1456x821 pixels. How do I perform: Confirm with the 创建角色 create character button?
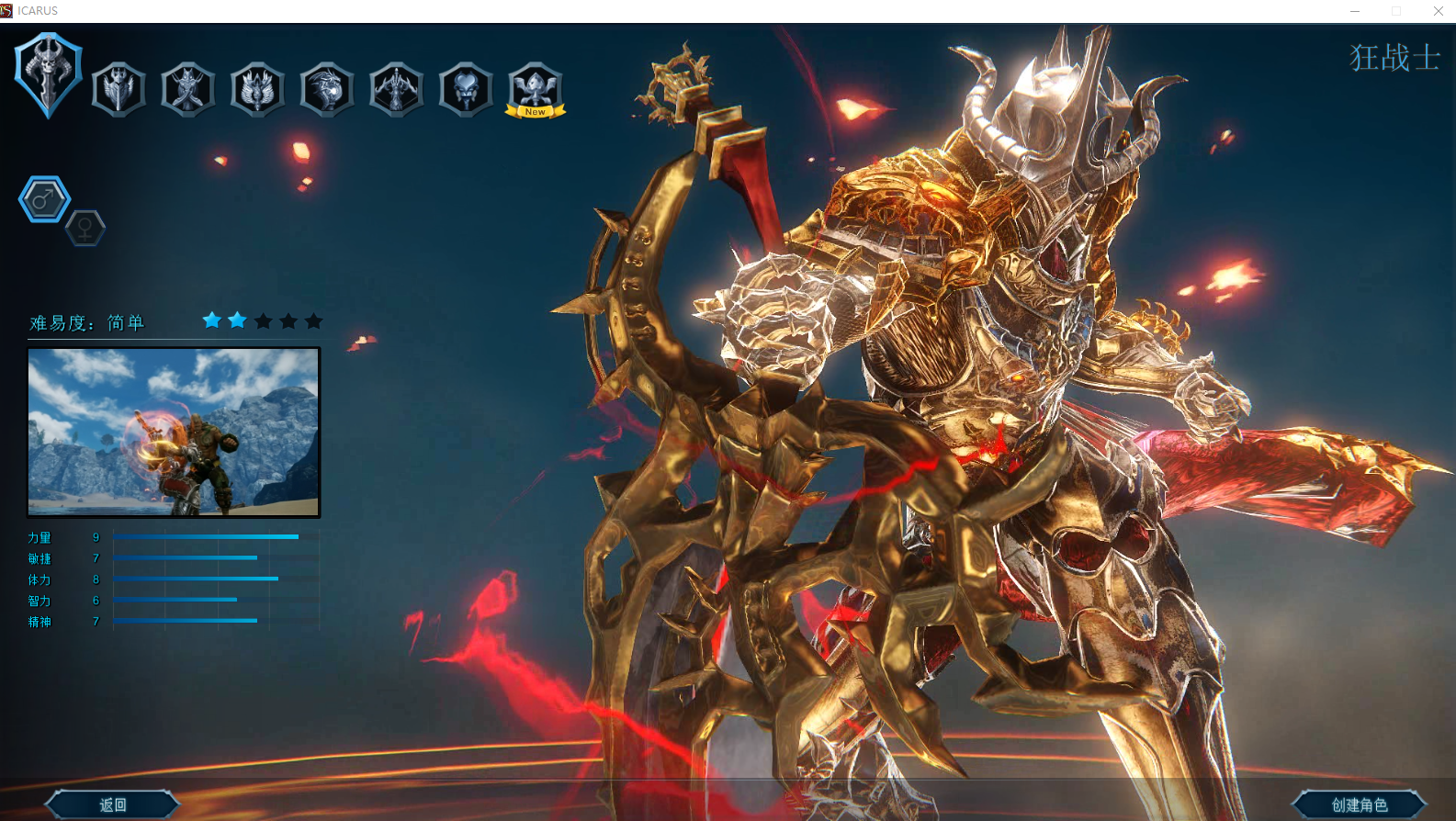[x=1360, y=804]
